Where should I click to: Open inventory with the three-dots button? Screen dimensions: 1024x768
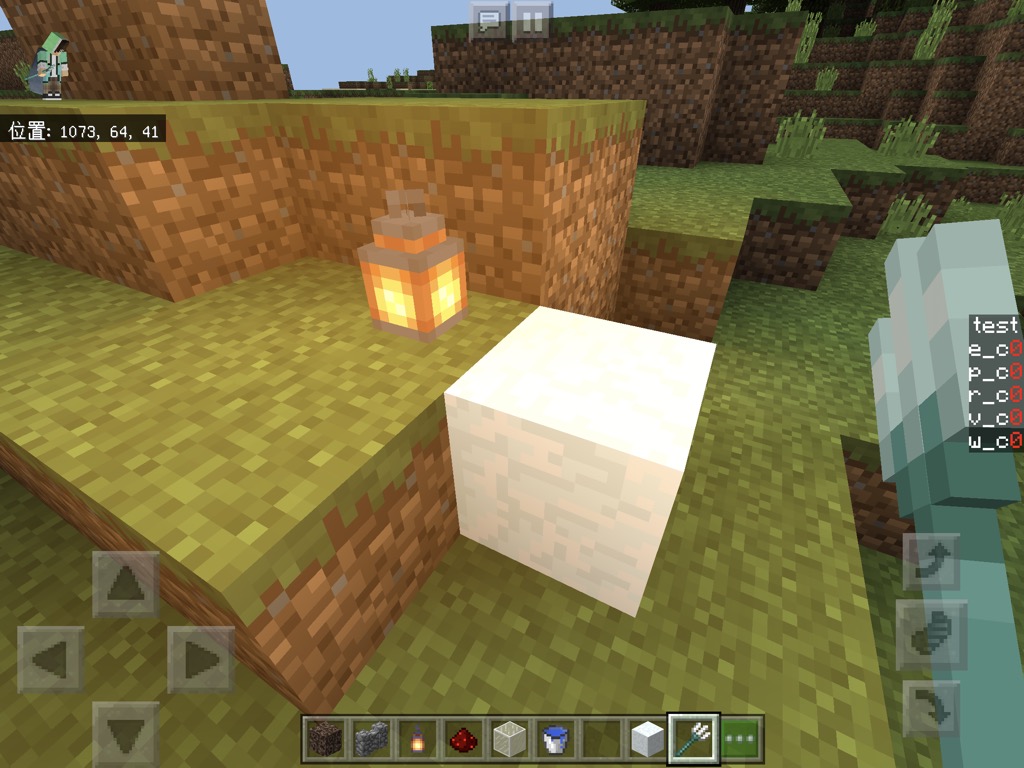pos(741,739)
